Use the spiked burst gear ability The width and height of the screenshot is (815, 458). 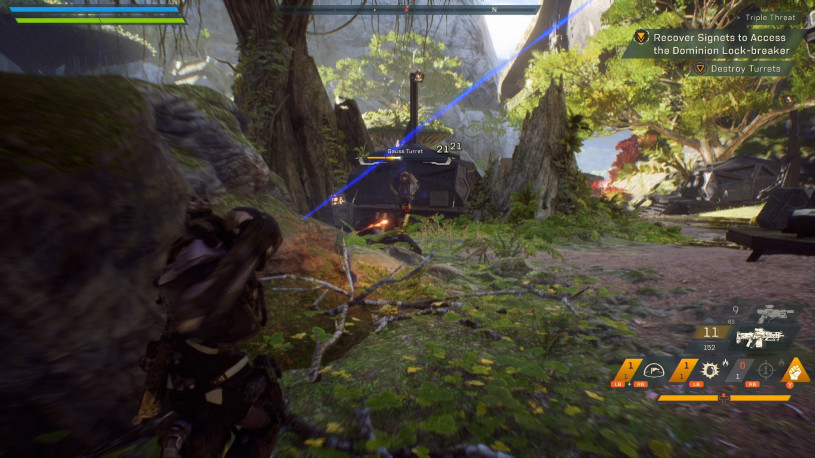point(711,371)
